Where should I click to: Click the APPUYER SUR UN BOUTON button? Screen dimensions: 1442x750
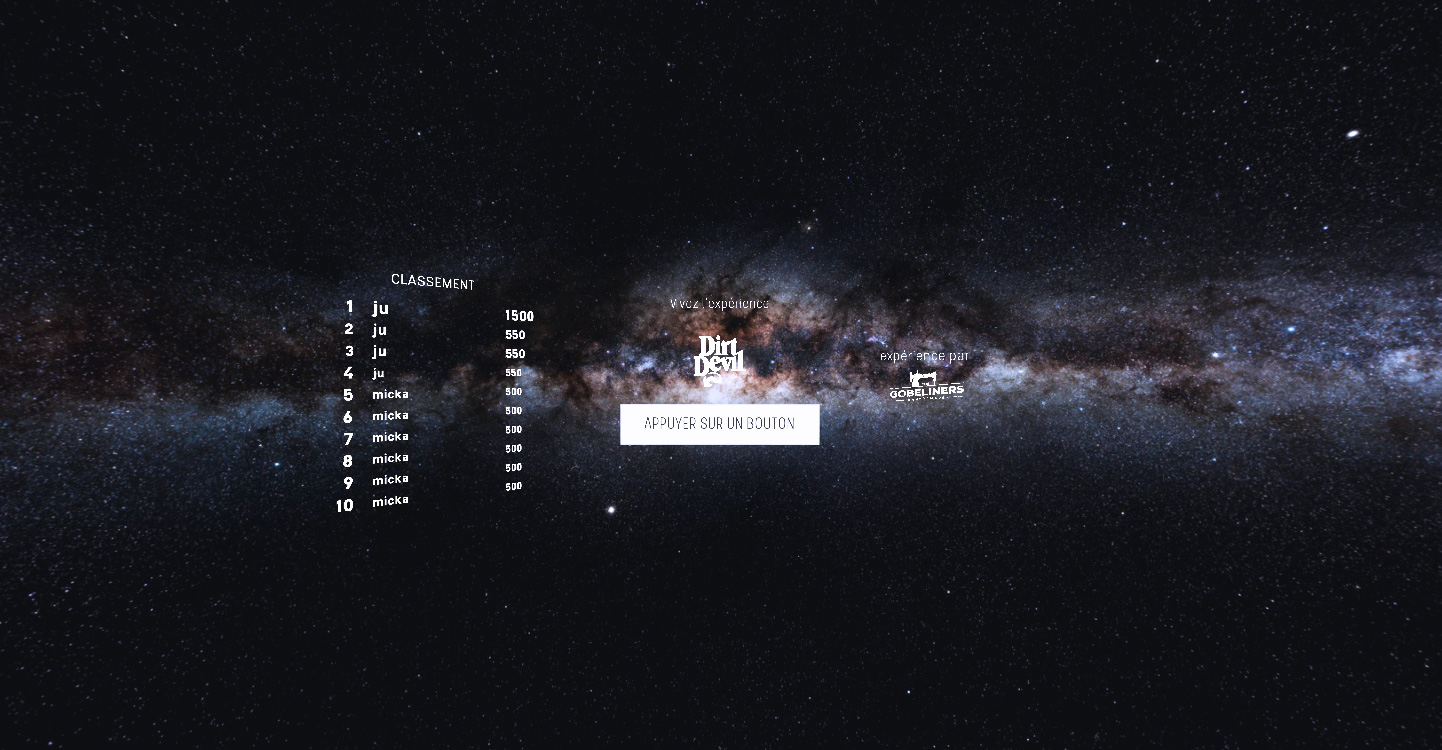719,424
